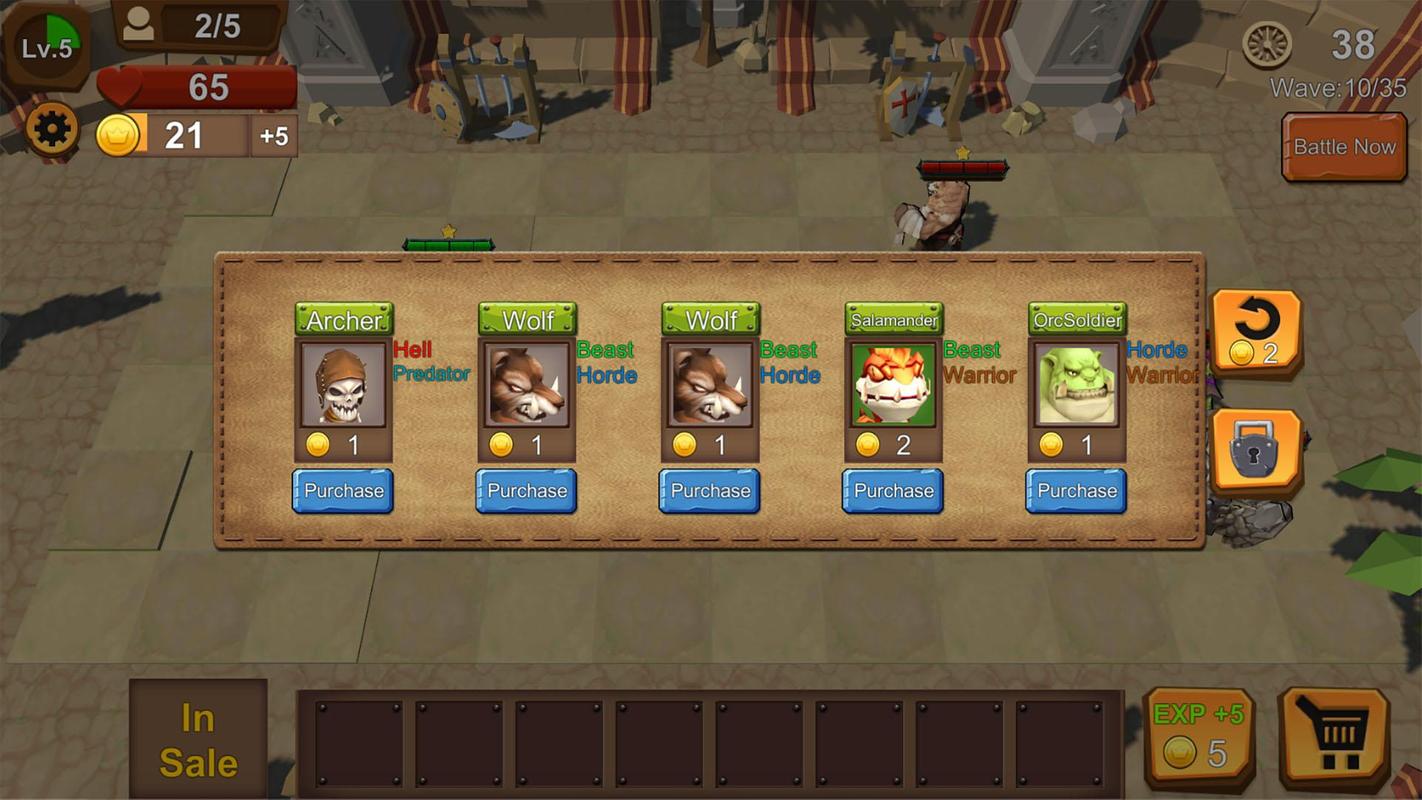The image size is (1422, 800).
Task: Choose the Salamander portrait card
Action: tap(893, 385)
